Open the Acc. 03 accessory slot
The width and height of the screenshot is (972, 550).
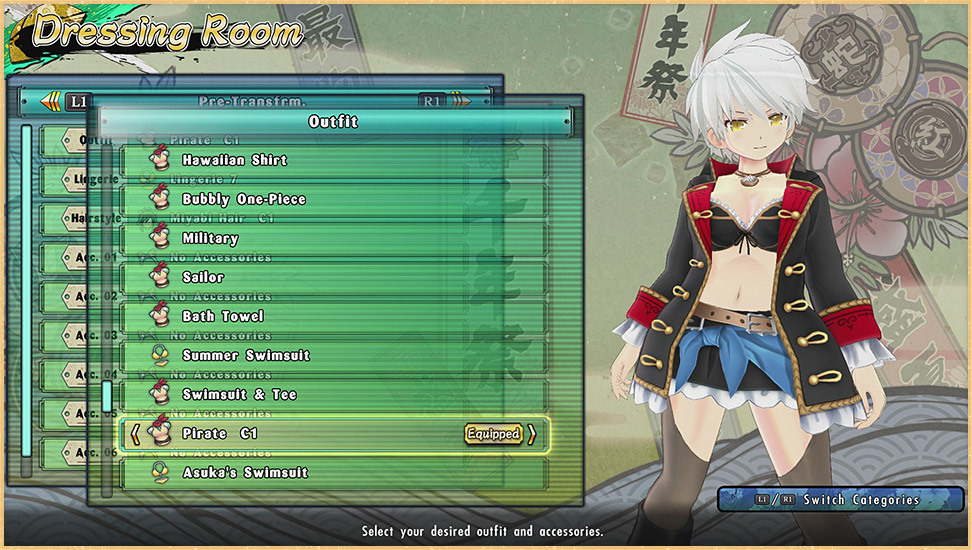85,335
